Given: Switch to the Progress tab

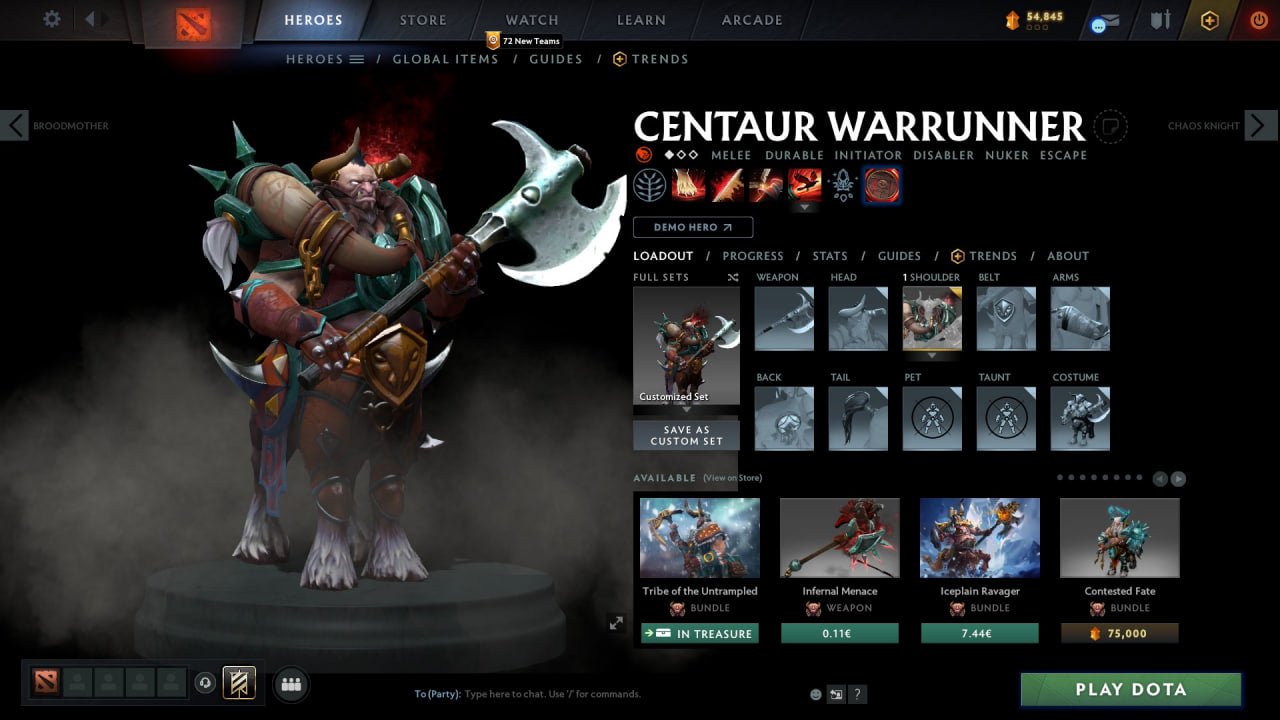Looking at the screenshot, I should pyautogui.click(x=753, y=256).
